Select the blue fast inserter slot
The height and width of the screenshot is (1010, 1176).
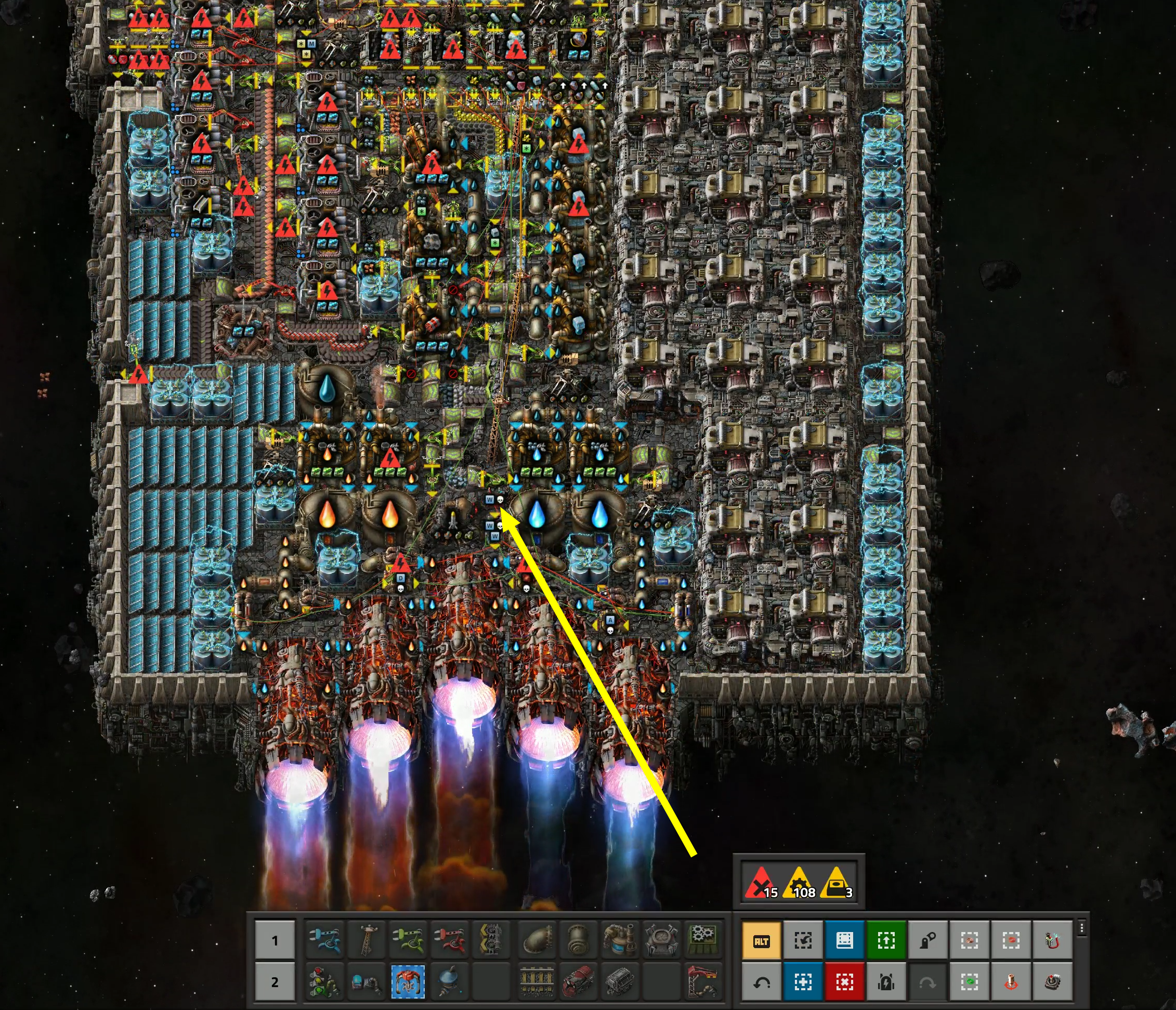[323, 941]
